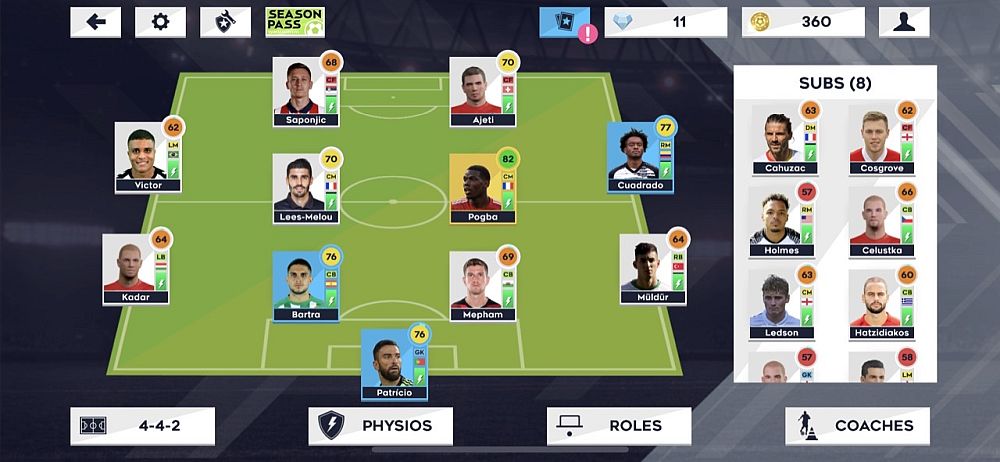This screenshot has height=462, width=1000.
Task: Select striker Saponjic's card
Action: click(x=306, y=91)
